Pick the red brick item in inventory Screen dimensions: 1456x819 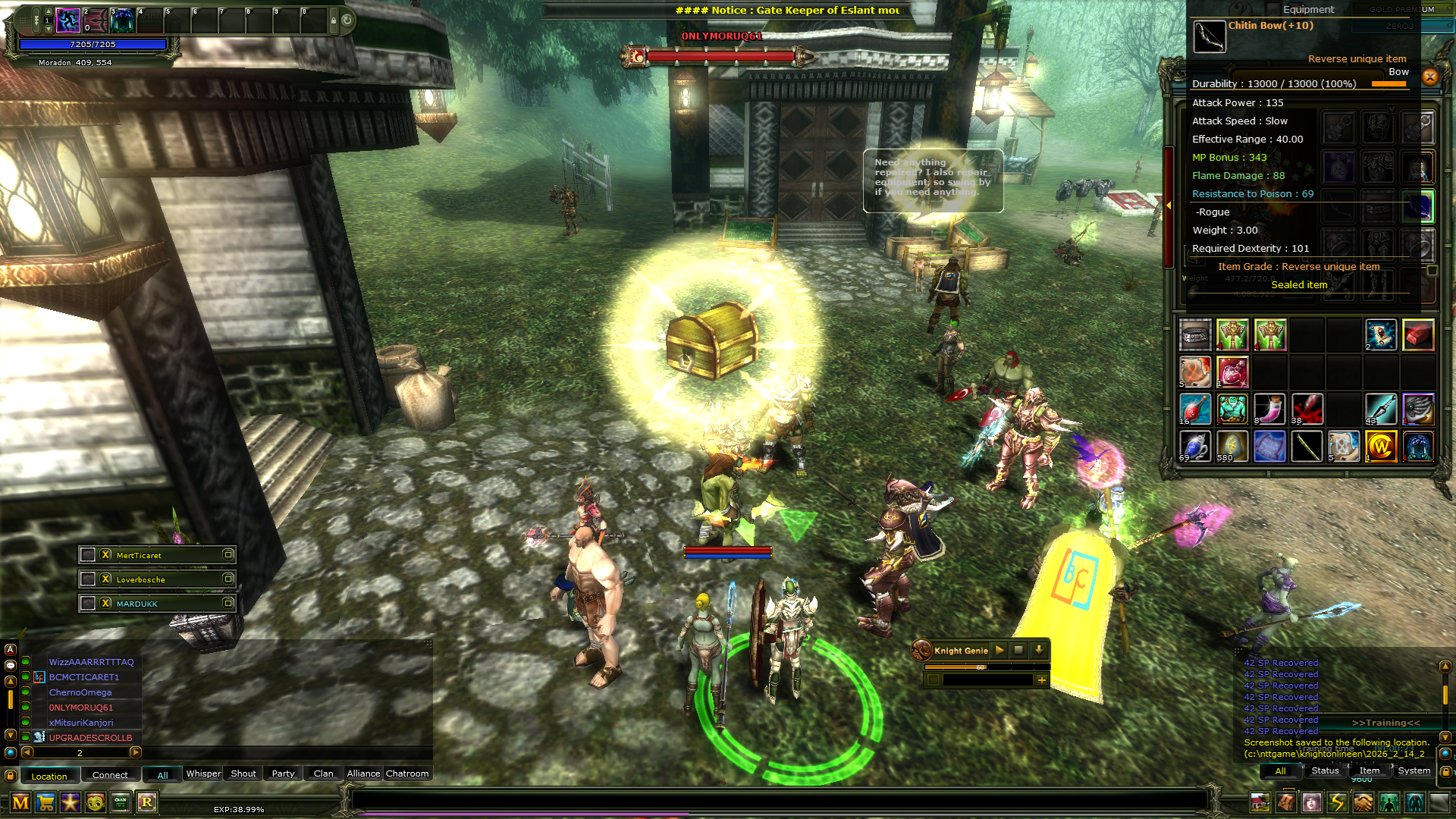1417,334
